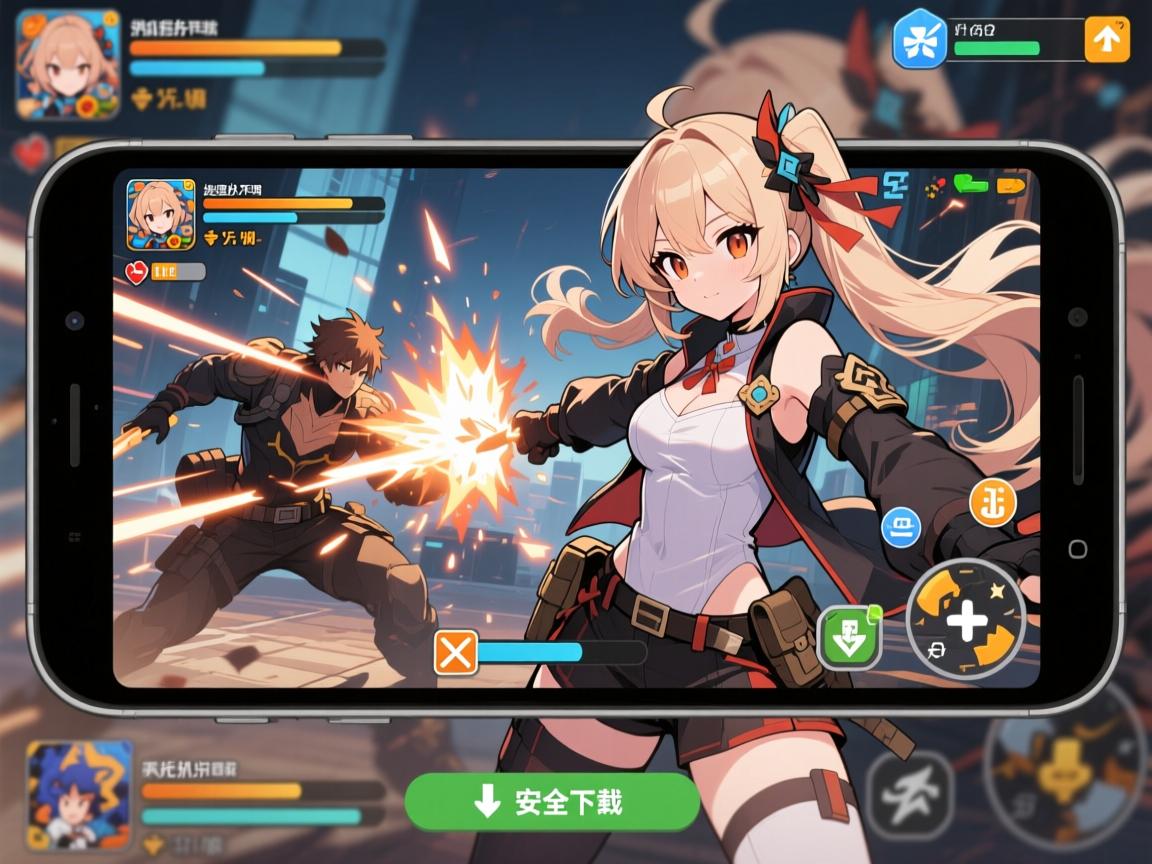Open the blue hexagon app icon
1152x864 pixels.
(x=919, y=40)
